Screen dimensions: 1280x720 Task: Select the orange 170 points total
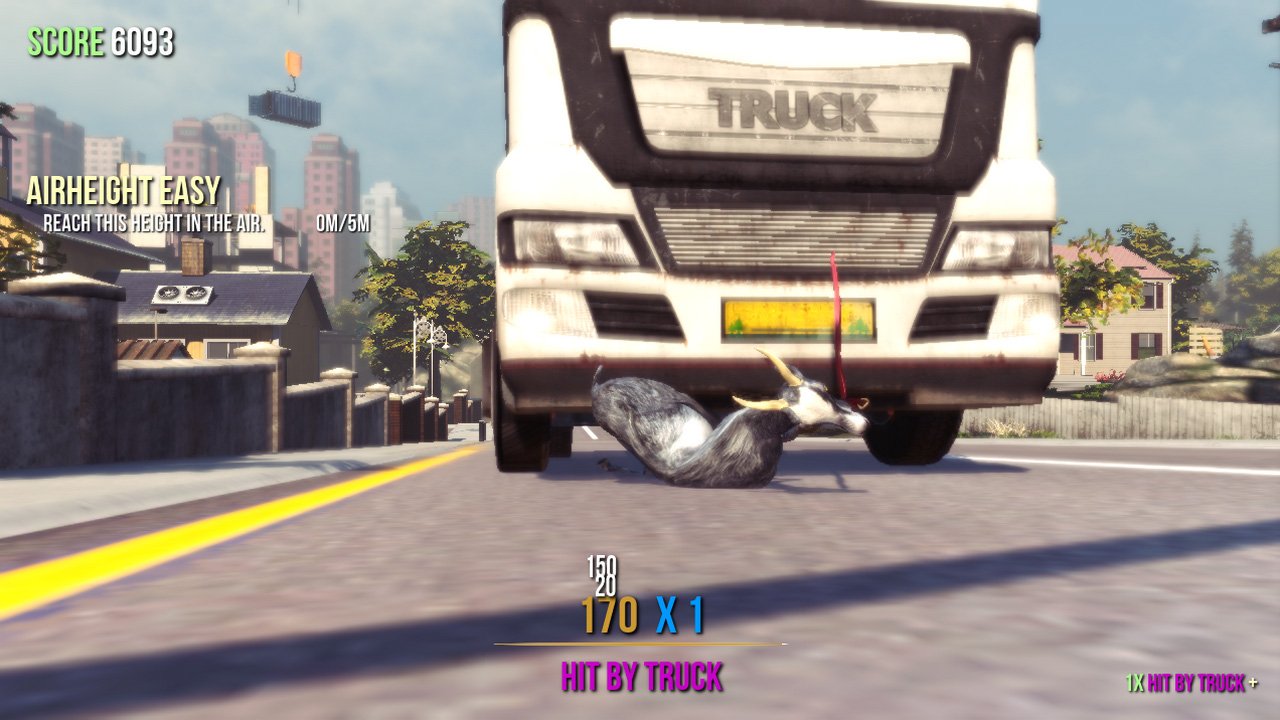click(608, 615)
